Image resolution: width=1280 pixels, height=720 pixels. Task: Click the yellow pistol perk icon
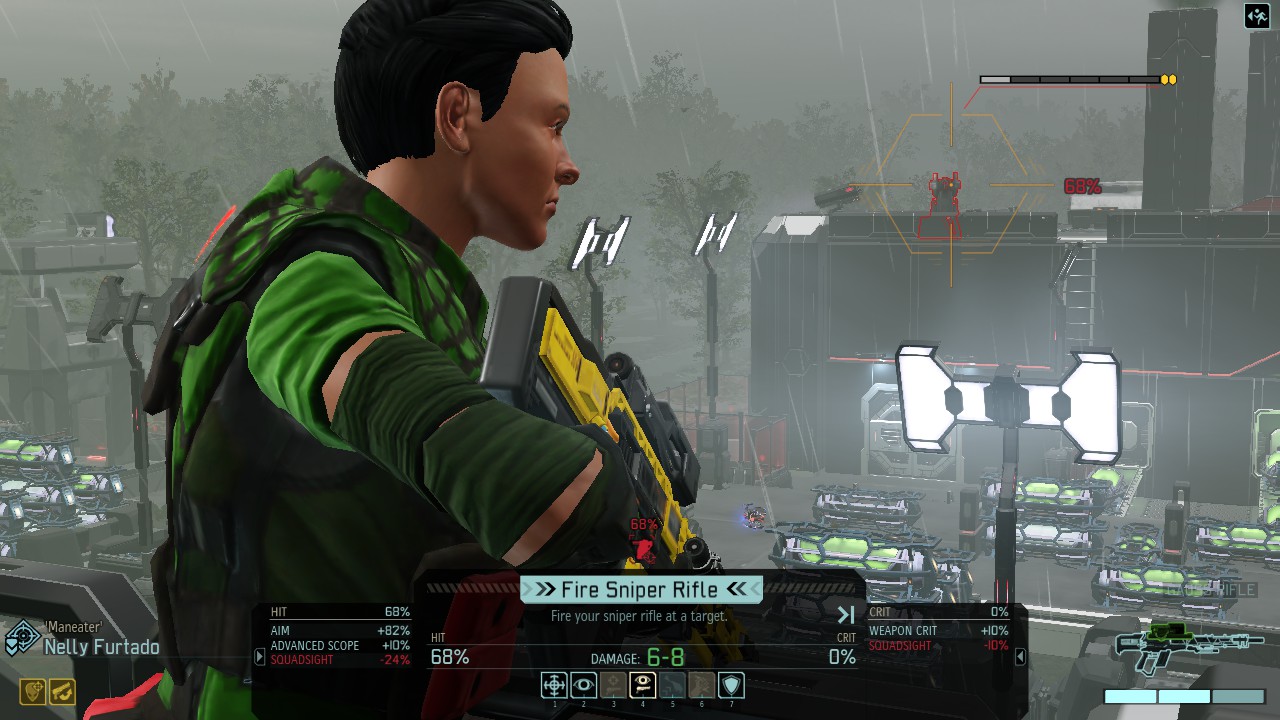tap(62, 691)
